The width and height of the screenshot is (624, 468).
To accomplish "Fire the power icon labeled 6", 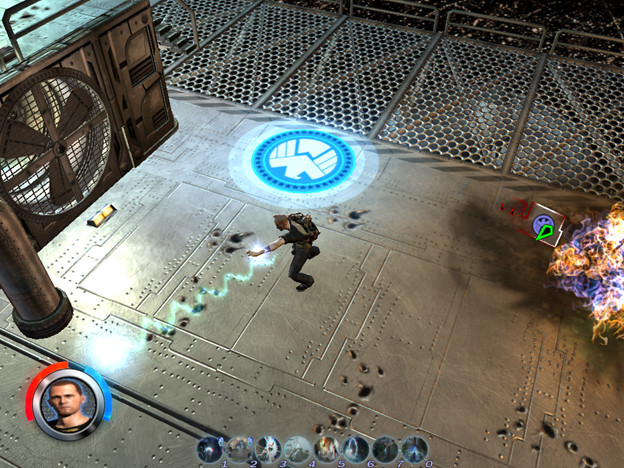I will [356, 449].
